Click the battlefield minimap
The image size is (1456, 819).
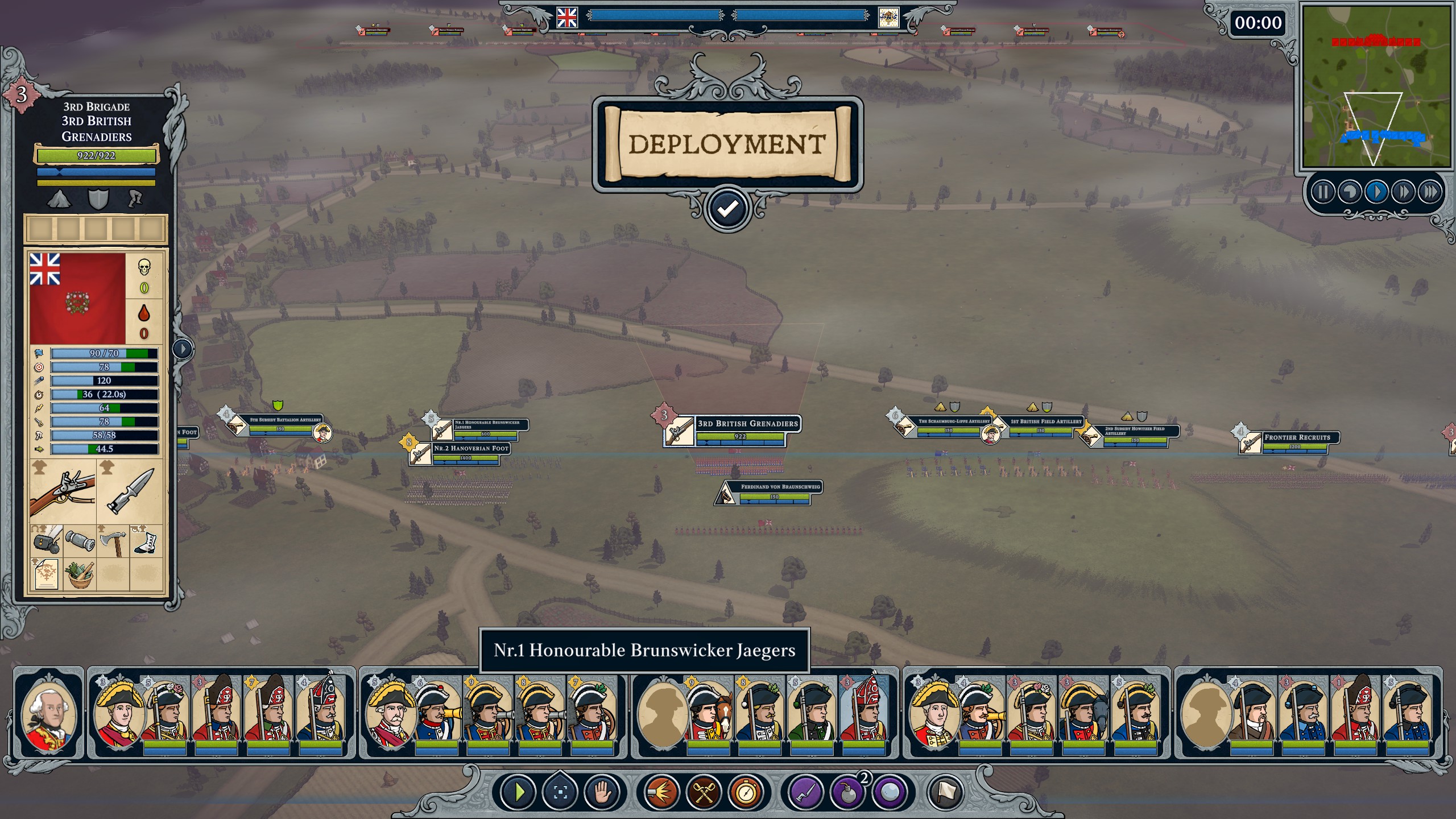tap(1376, 86)
